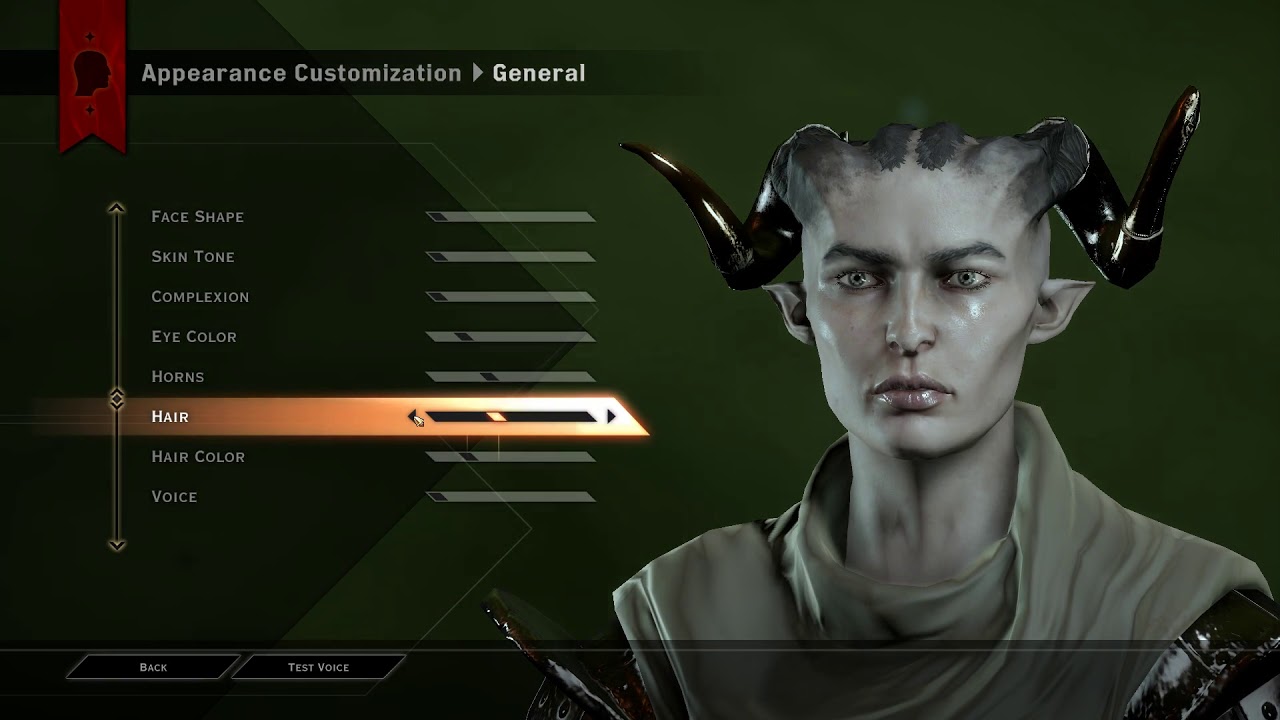Click the Back button
The image size is (1280, 720).
(153, 667)
